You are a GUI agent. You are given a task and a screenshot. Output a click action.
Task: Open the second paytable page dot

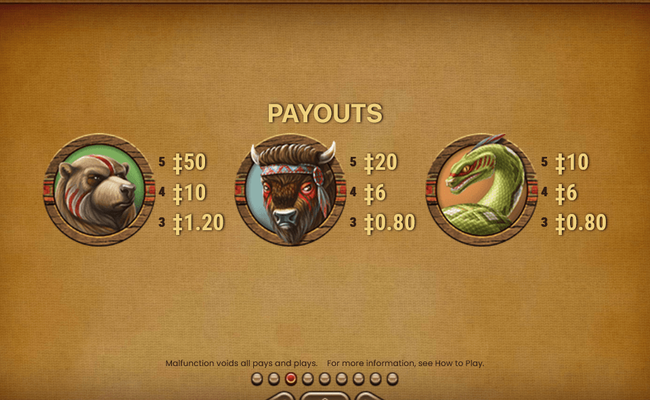tap(274, 379)
